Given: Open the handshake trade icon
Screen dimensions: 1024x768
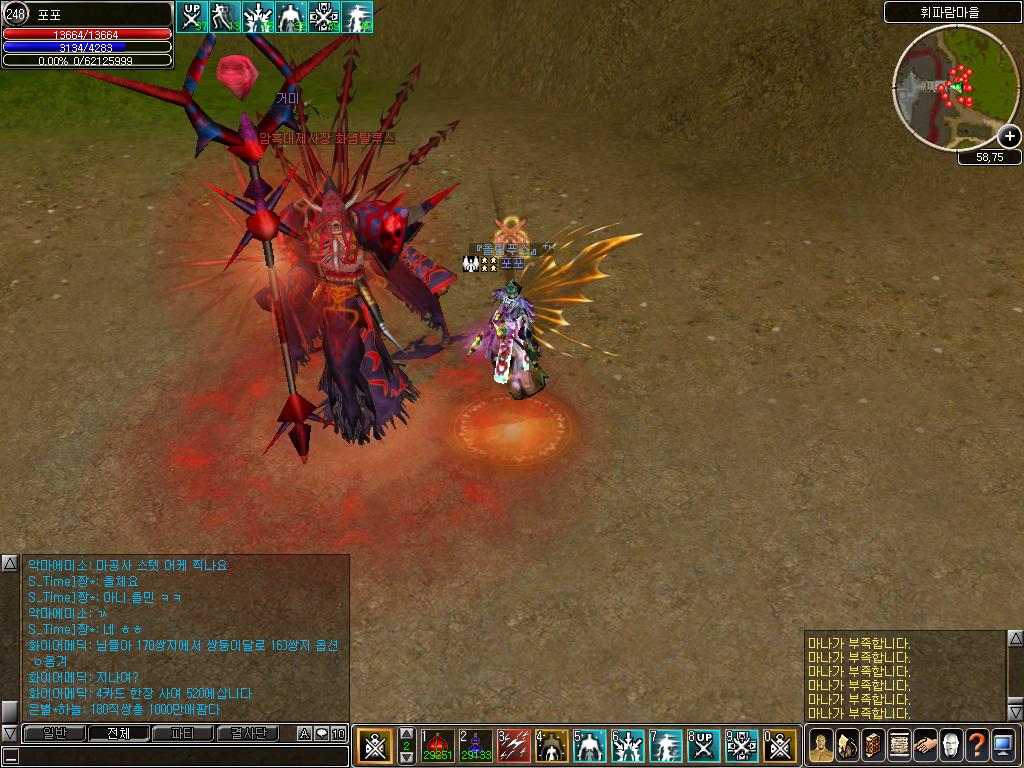Looking at the screenshot, I should point(925,745).
